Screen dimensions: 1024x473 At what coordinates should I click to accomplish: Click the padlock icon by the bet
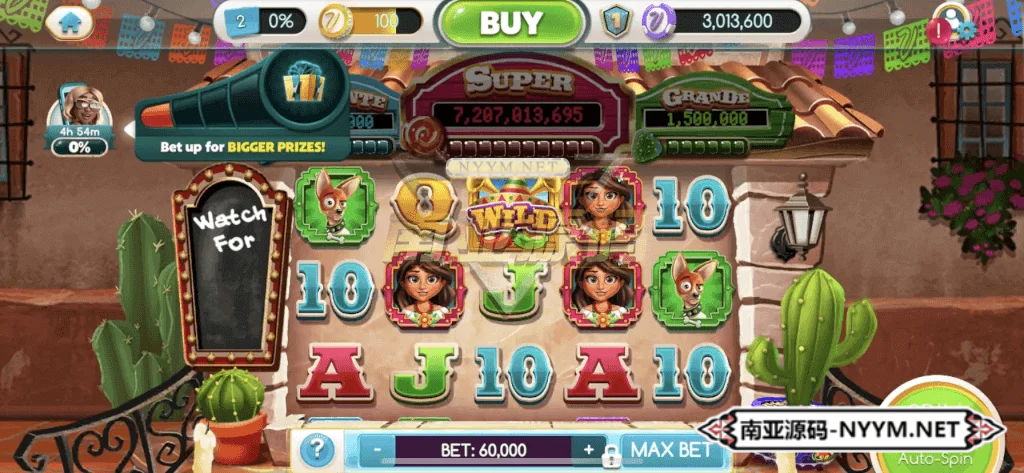click(609, 459)
